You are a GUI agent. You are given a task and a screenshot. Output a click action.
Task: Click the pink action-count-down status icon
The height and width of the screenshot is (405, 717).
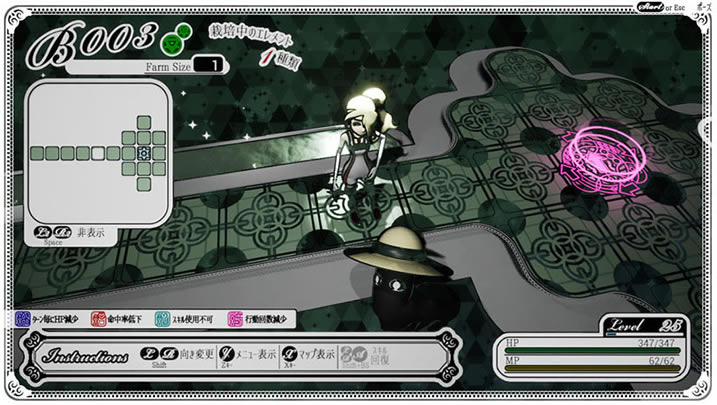235,319
